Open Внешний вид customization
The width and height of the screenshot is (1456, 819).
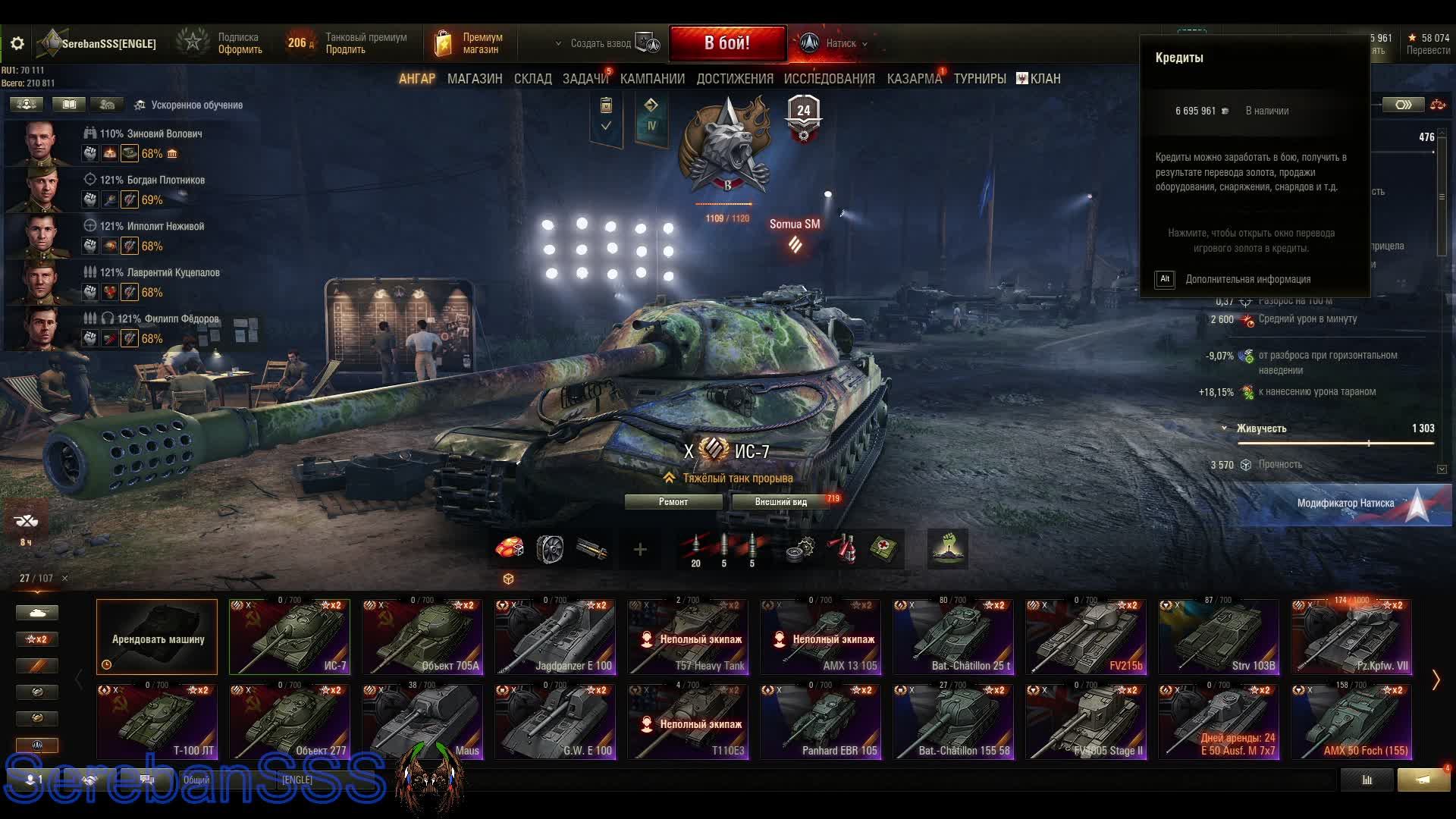(x=781, y=502)
